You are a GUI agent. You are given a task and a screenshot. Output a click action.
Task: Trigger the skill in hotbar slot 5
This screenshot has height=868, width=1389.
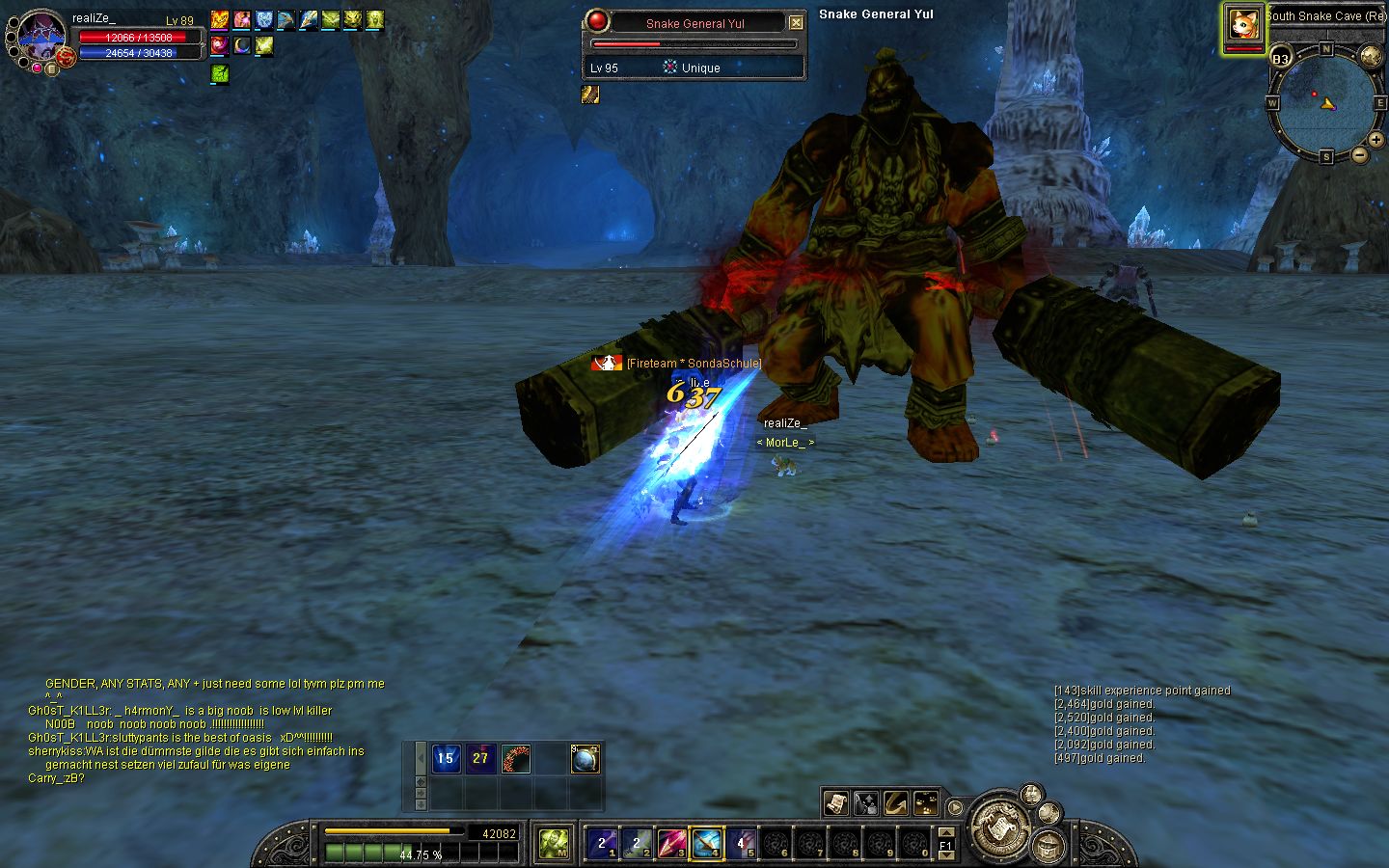point(740,844)
